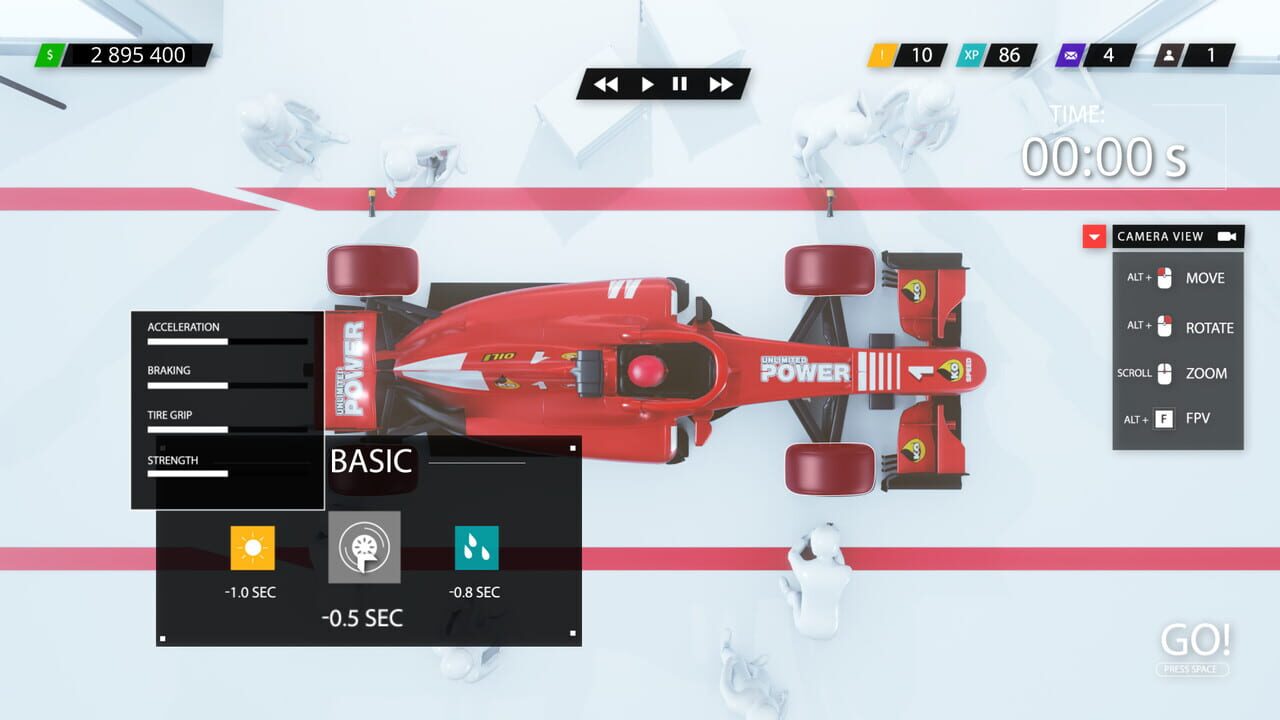Open the car stats panel
The image size is (1280, 720).
pyautogui.click(x=226, y=410)
